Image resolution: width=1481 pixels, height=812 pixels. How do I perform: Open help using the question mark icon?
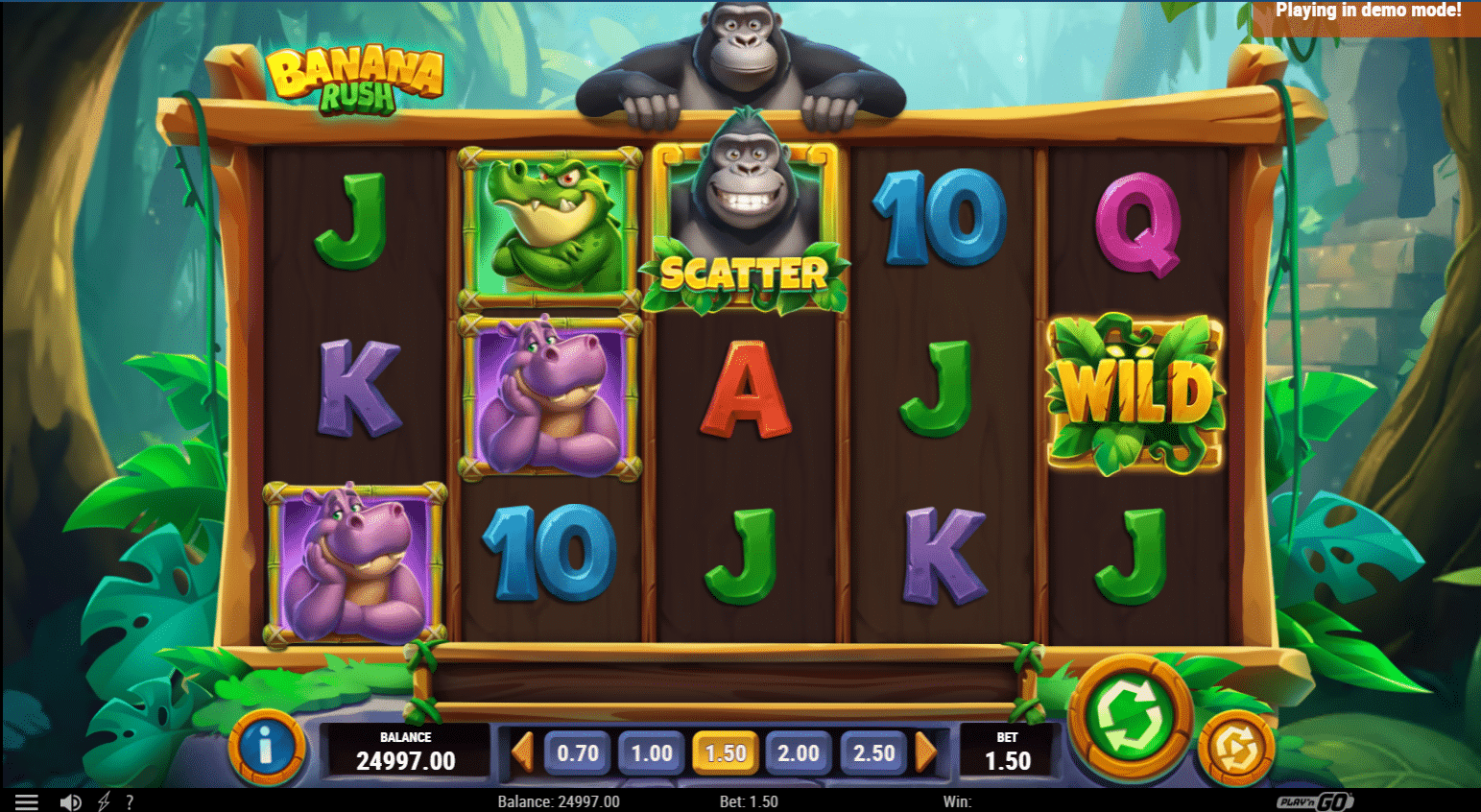pyautogui.click(x=130, y=800)
